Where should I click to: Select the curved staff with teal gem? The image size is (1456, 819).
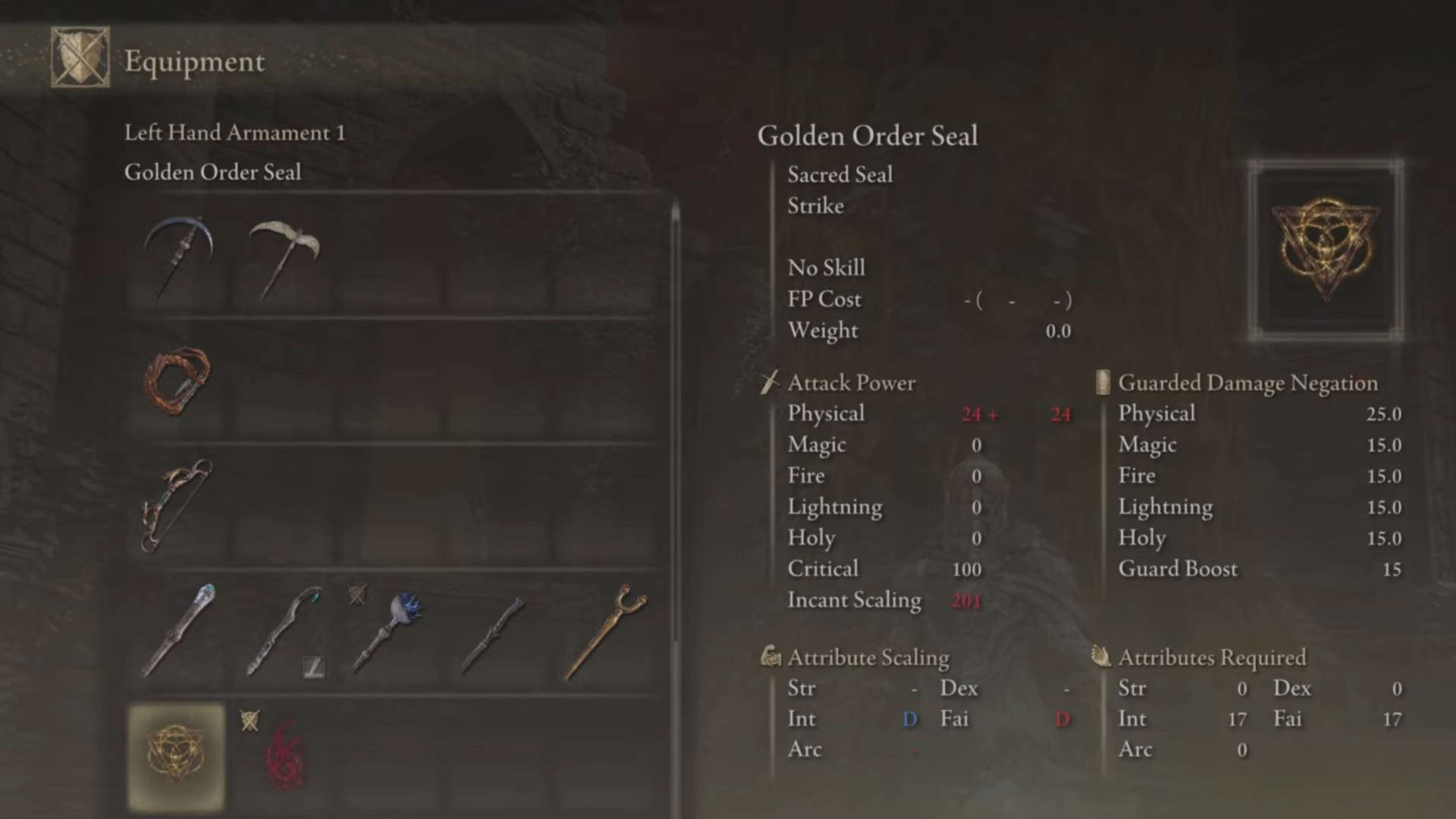[x=284, y=631]
